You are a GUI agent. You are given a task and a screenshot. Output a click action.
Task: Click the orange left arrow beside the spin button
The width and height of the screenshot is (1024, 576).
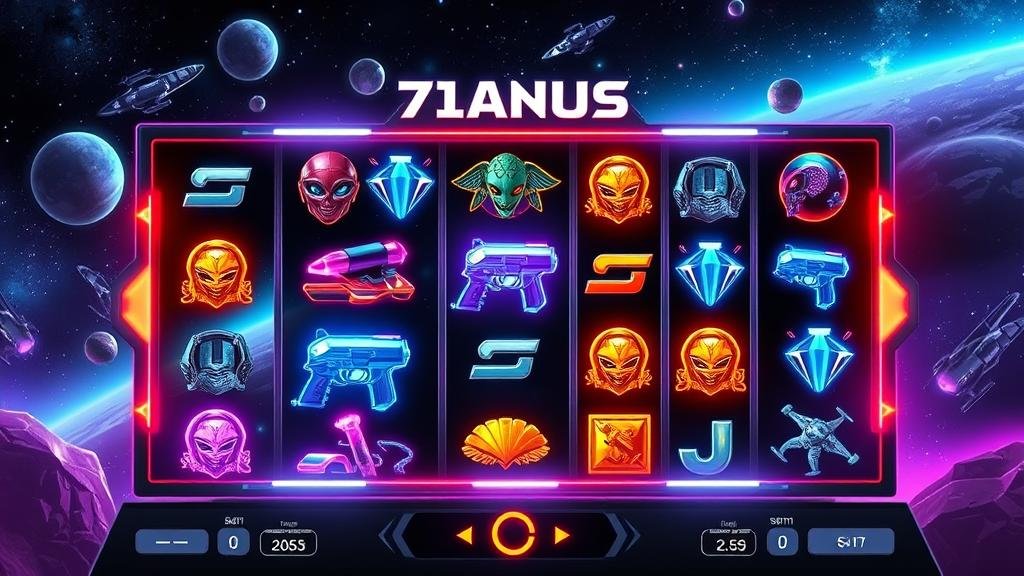coord(463,536)
